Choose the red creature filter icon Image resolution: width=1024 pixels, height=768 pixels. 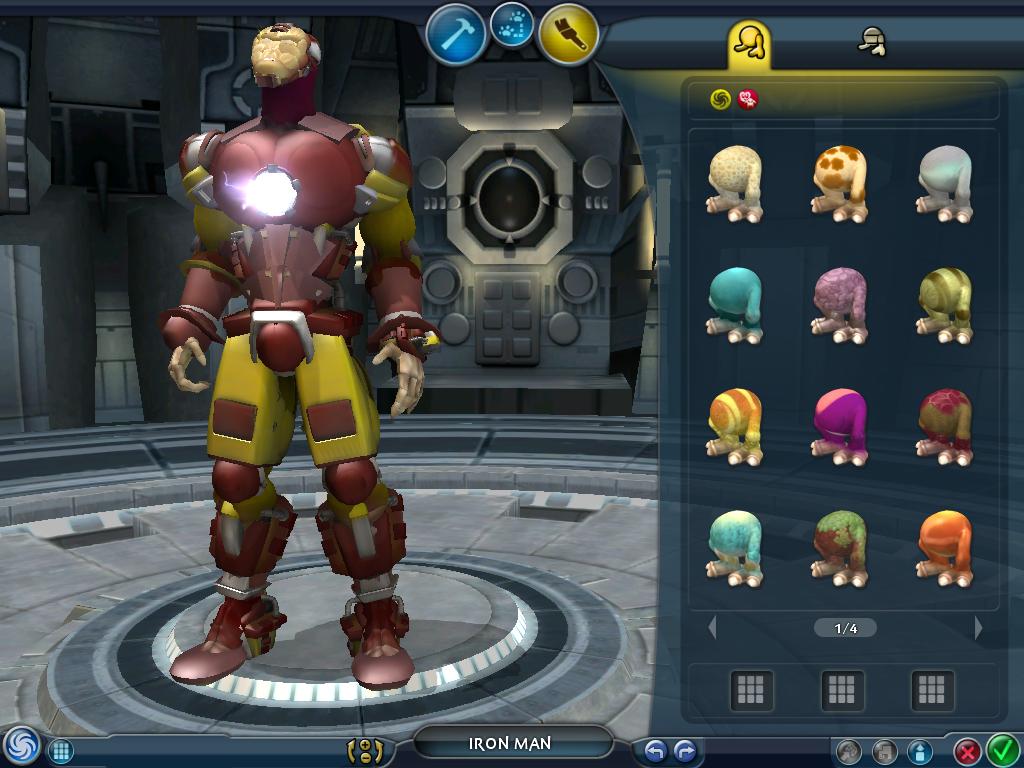[x=748, y=99]
